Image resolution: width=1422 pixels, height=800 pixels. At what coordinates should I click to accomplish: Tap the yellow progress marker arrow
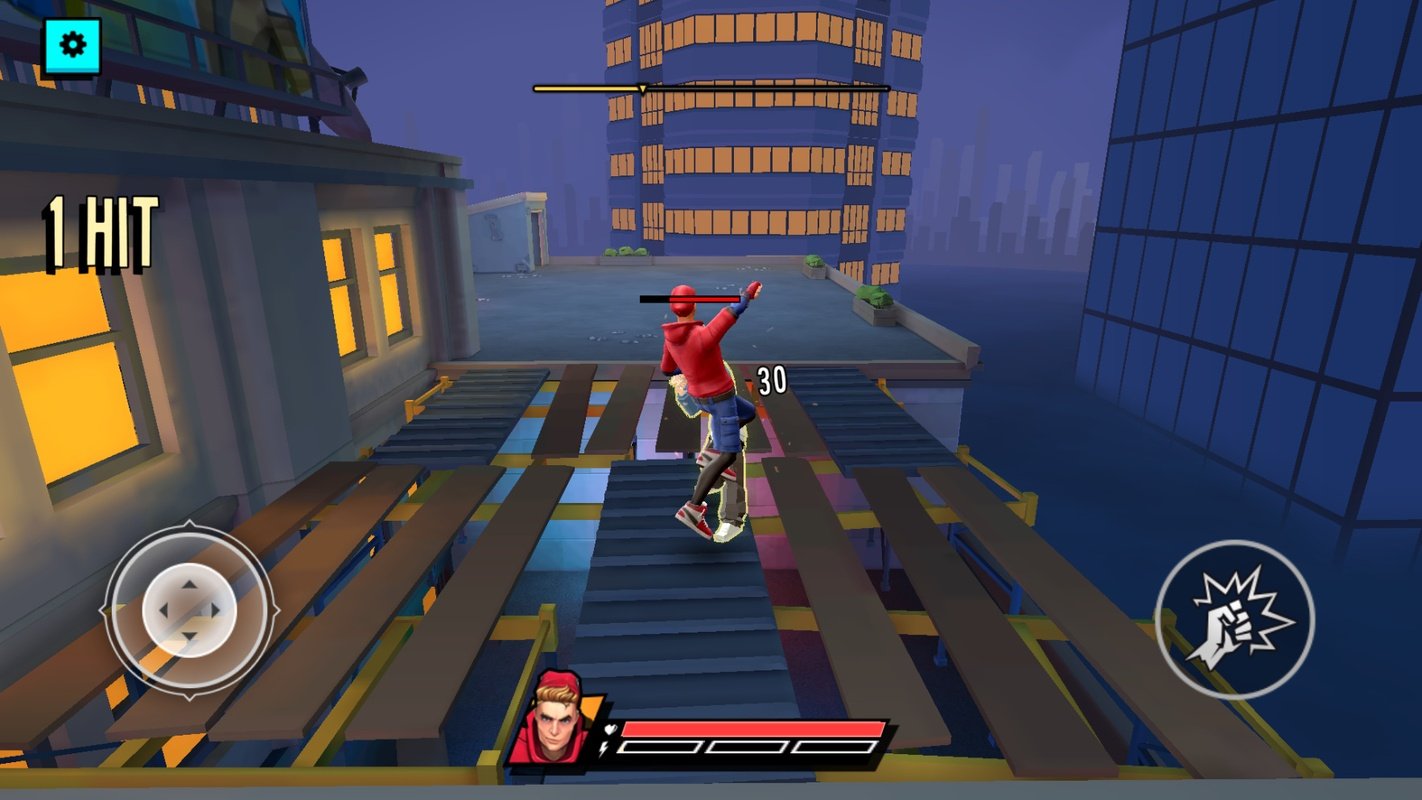click(643, 89)
